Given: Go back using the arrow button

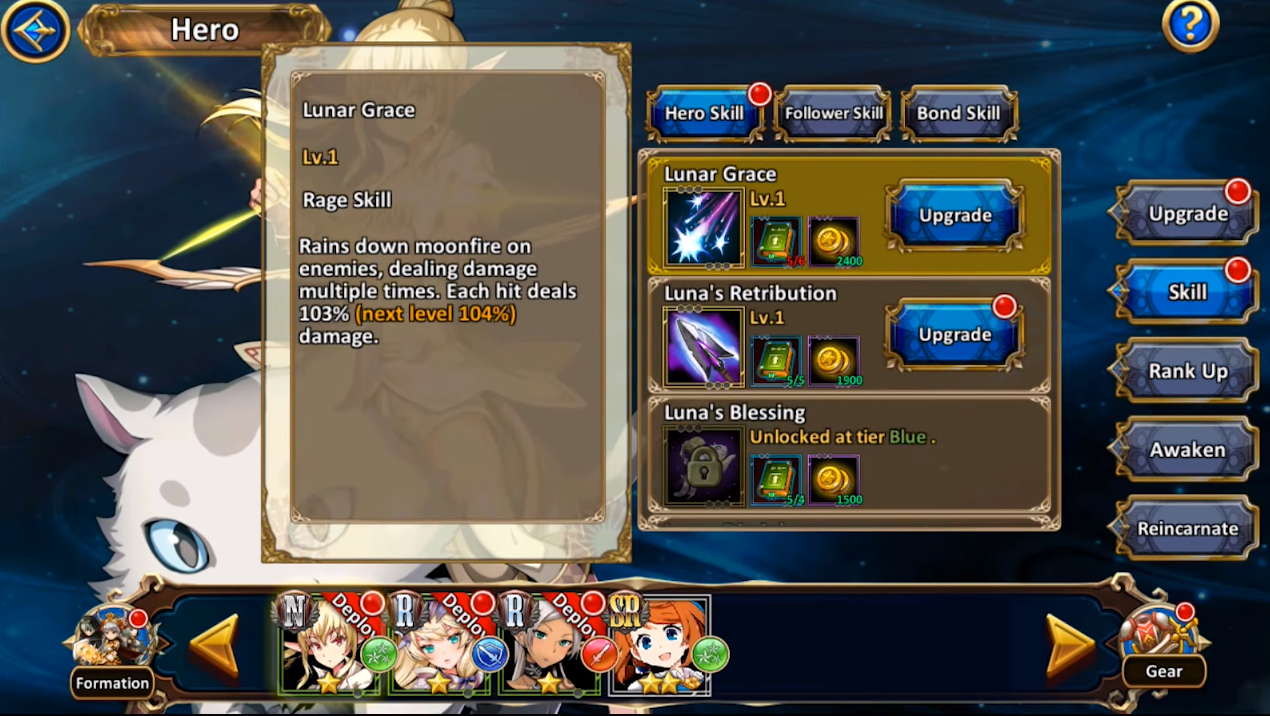Looking at the screenshot, I should (35, 30).
